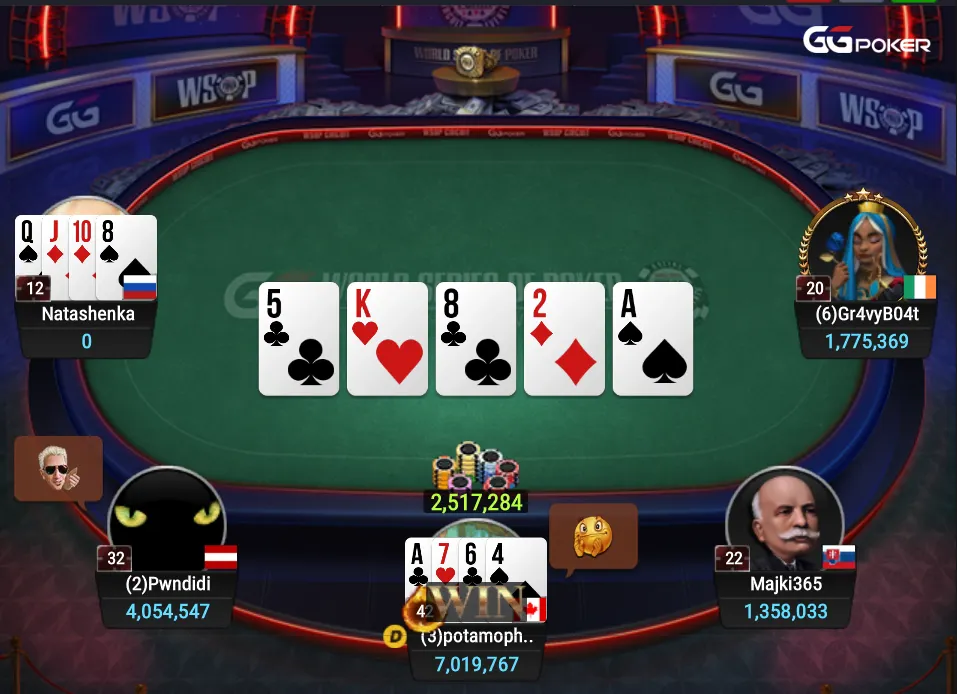Click the GGPoker logo

[867, 42]
